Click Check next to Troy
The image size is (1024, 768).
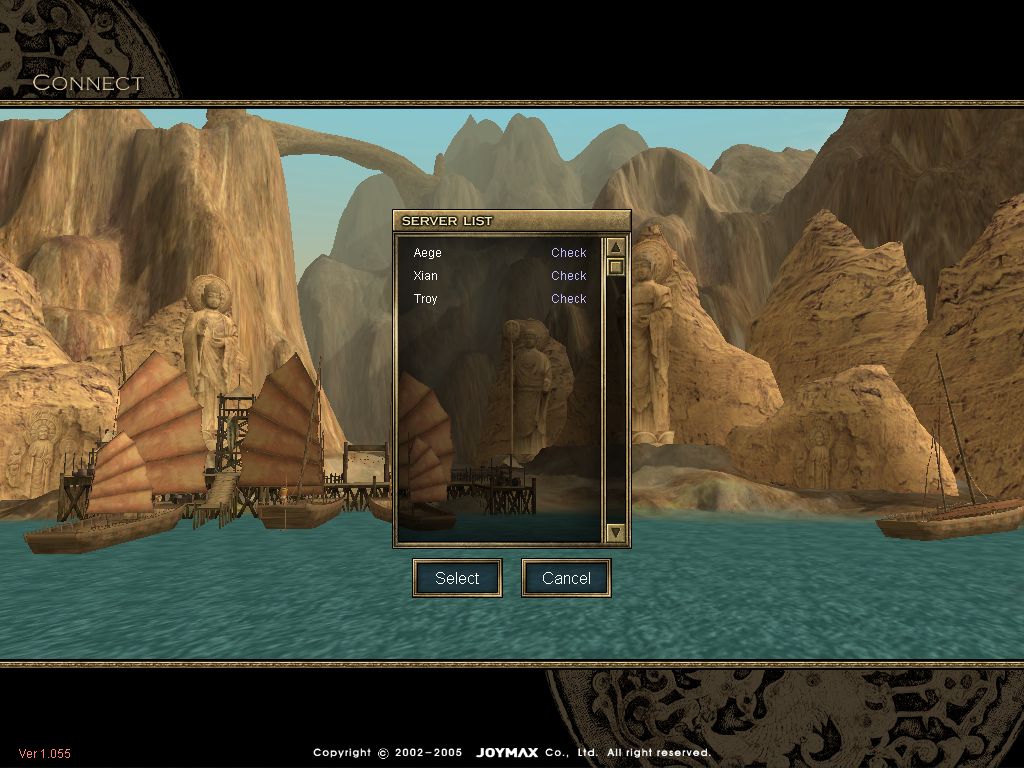[568, 299]
